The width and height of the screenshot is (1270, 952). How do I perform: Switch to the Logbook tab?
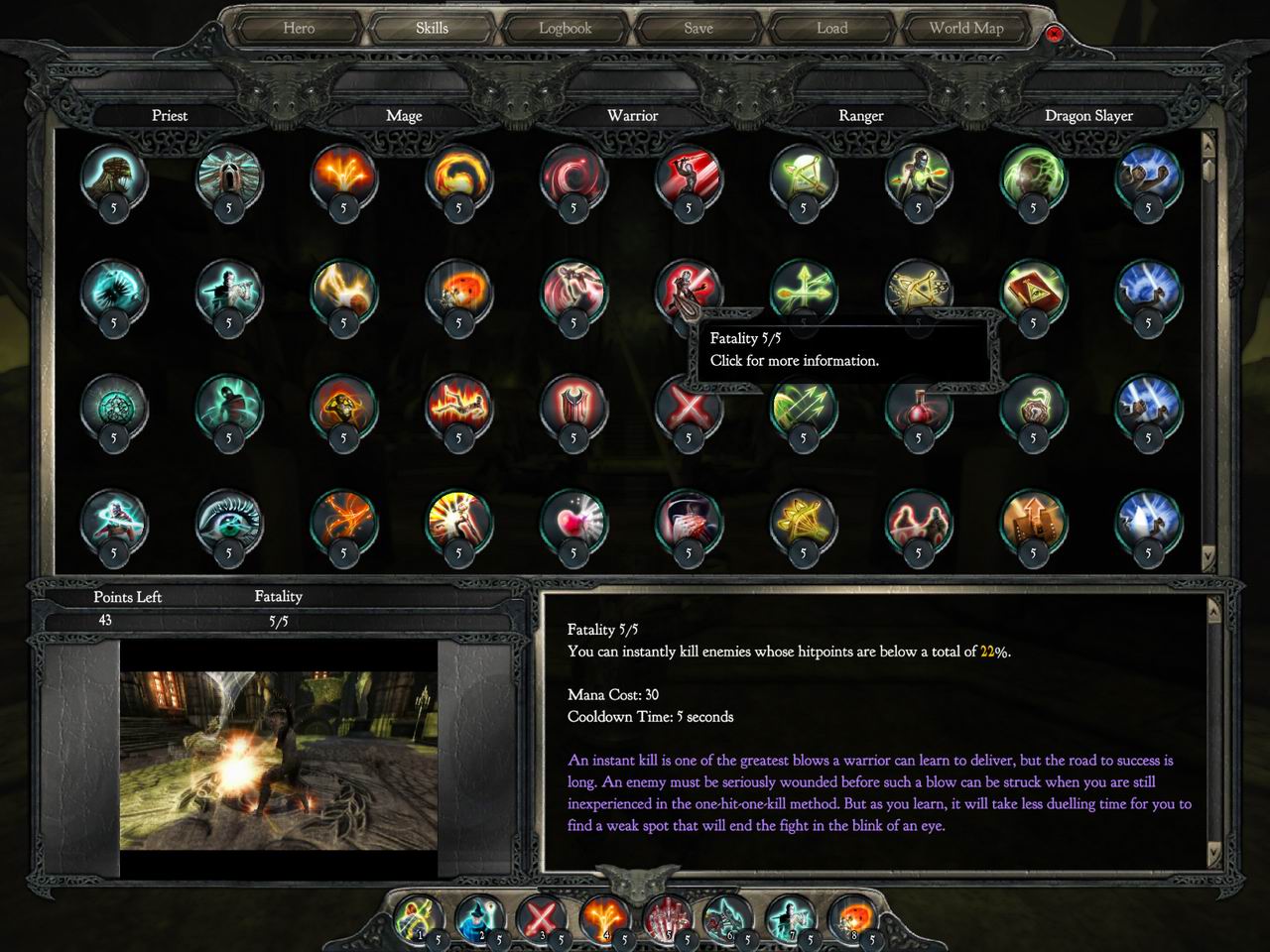click(564, 28)
